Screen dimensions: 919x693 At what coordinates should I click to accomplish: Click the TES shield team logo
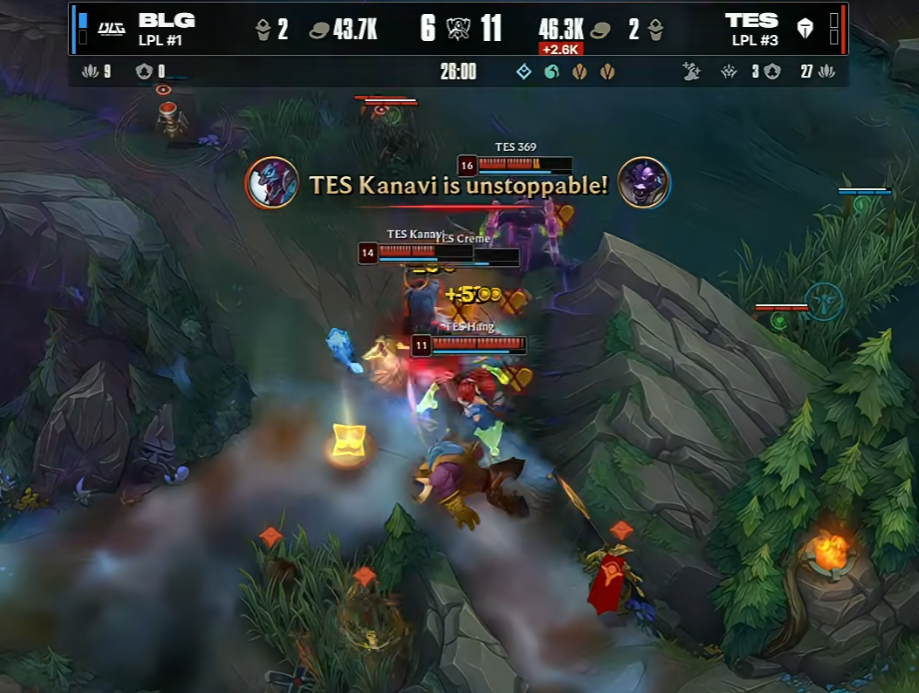pyautogui.click(x=805, y=28)
